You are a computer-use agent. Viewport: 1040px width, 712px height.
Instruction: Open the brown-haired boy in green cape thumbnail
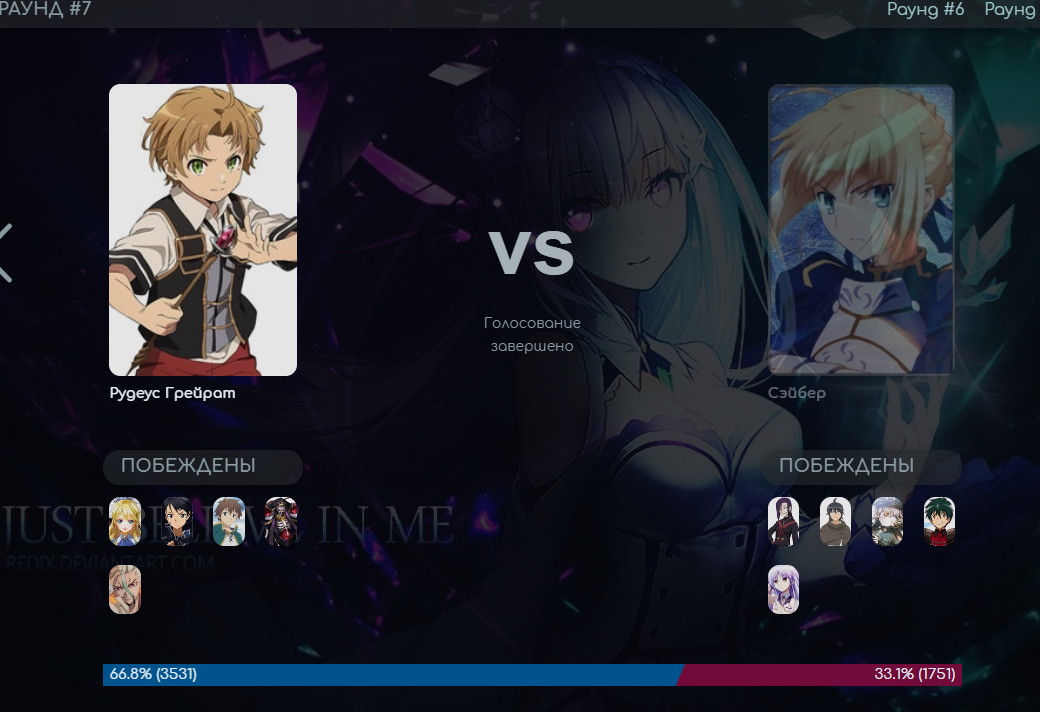coord(229,521)
